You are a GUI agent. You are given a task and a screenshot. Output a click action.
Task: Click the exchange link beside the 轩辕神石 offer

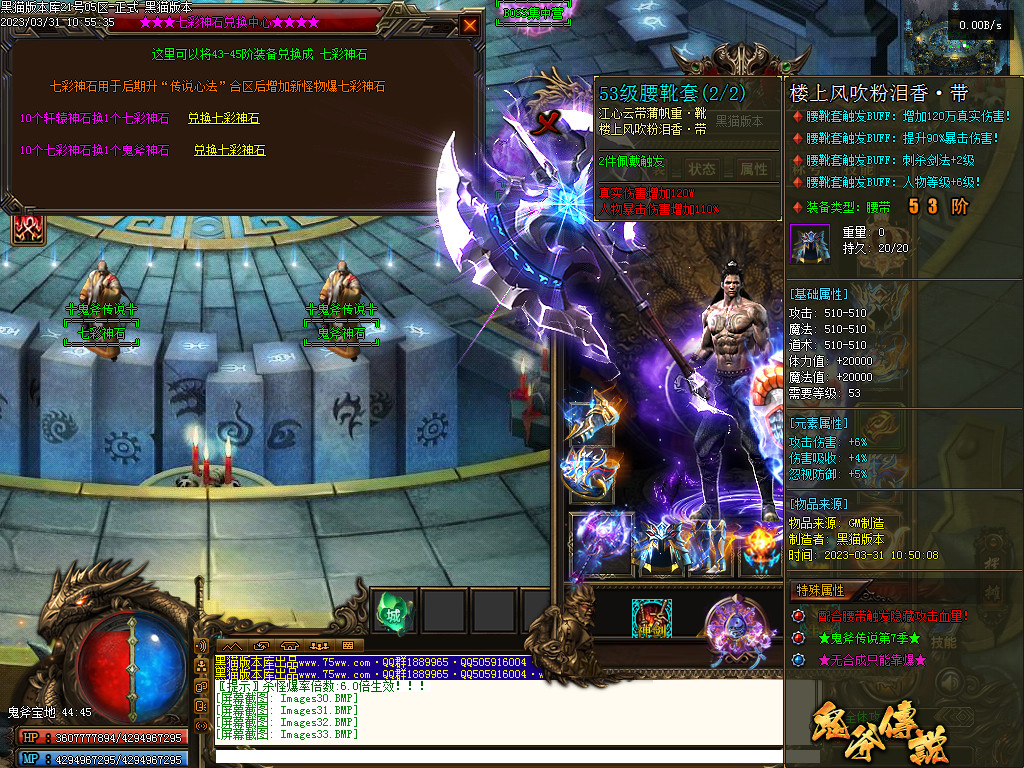(x=223, y=118)
